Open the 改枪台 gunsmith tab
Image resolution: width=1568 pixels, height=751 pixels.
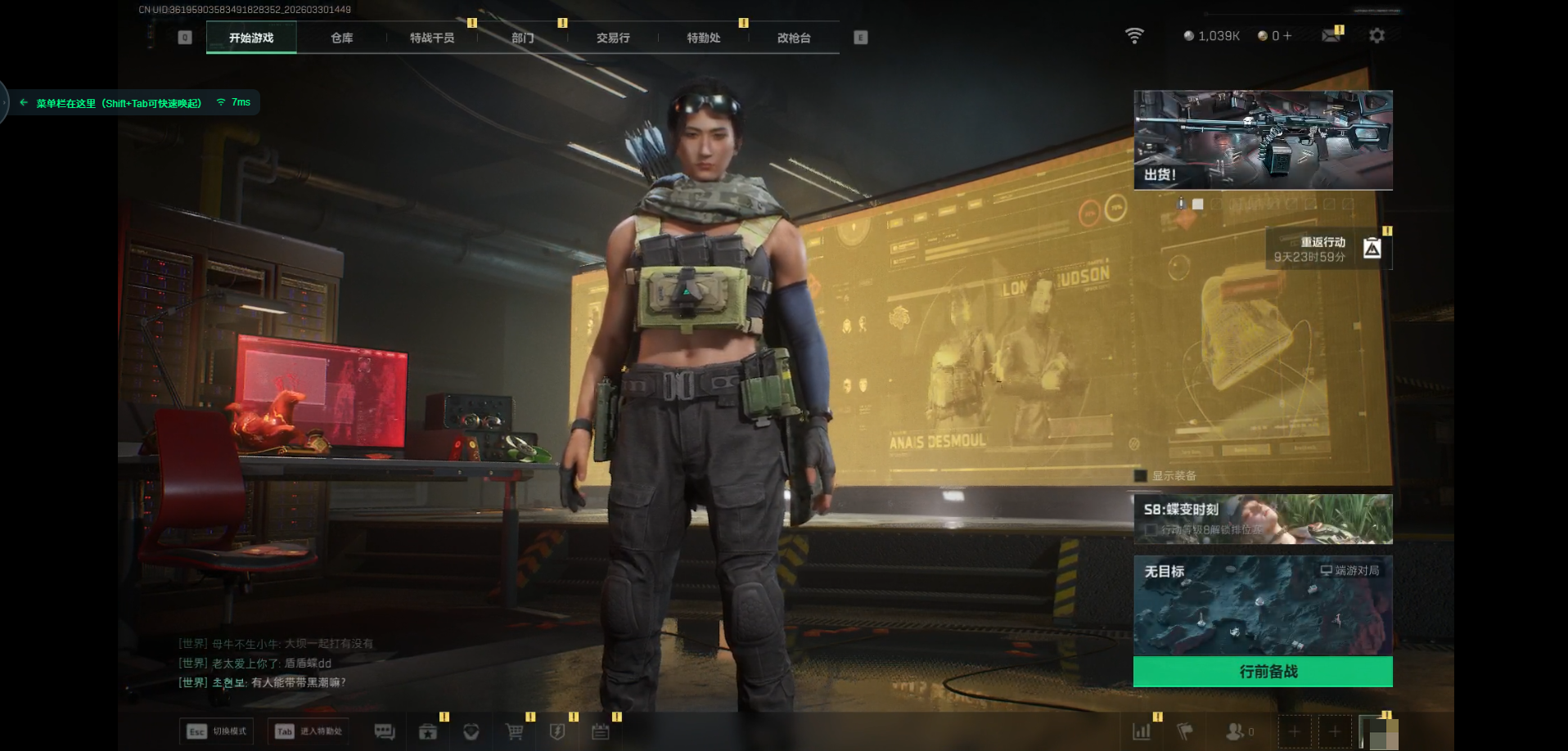[x=794, y=38]
